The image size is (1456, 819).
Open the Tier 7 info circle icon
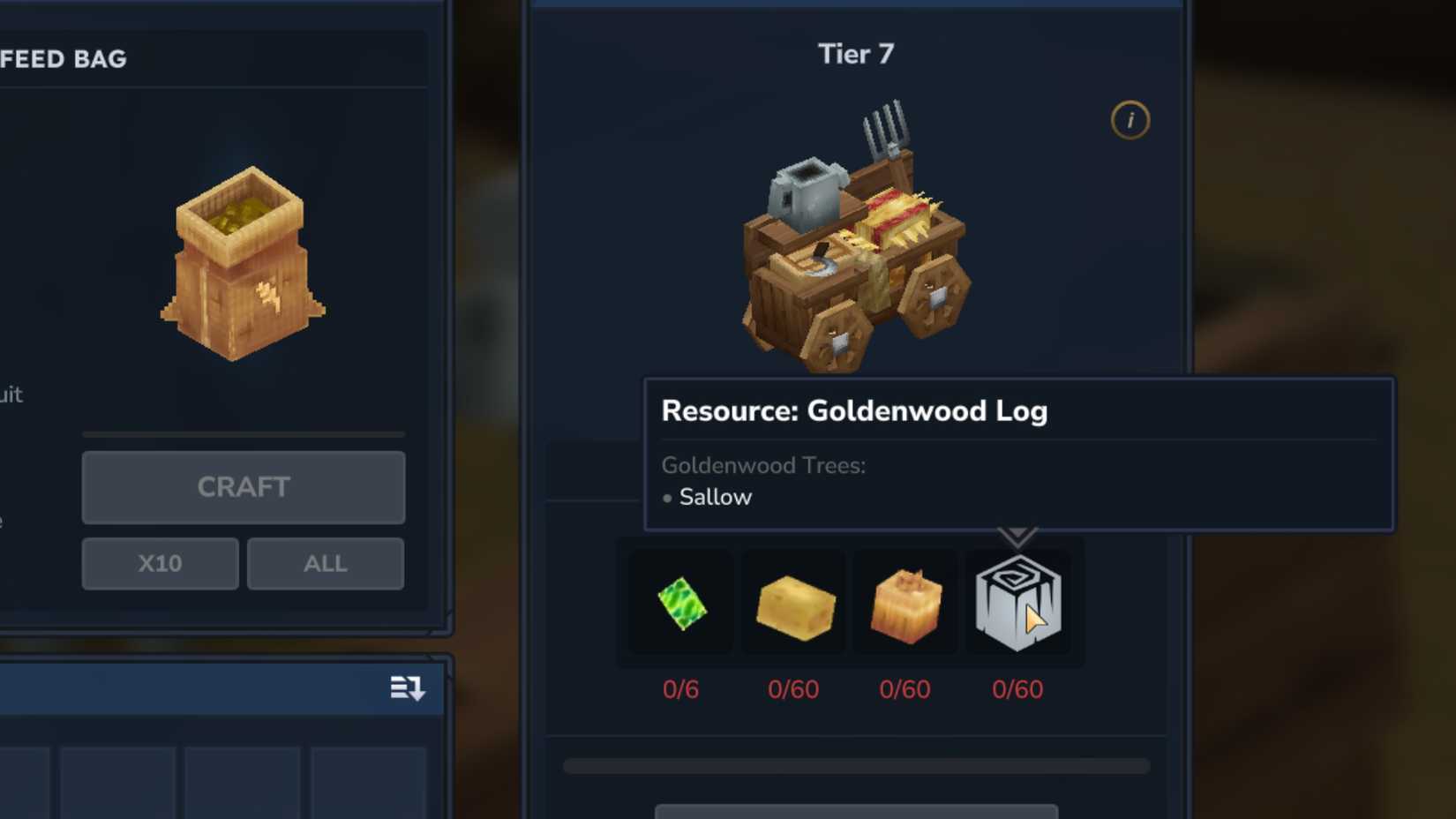(x=1130, y=121)
